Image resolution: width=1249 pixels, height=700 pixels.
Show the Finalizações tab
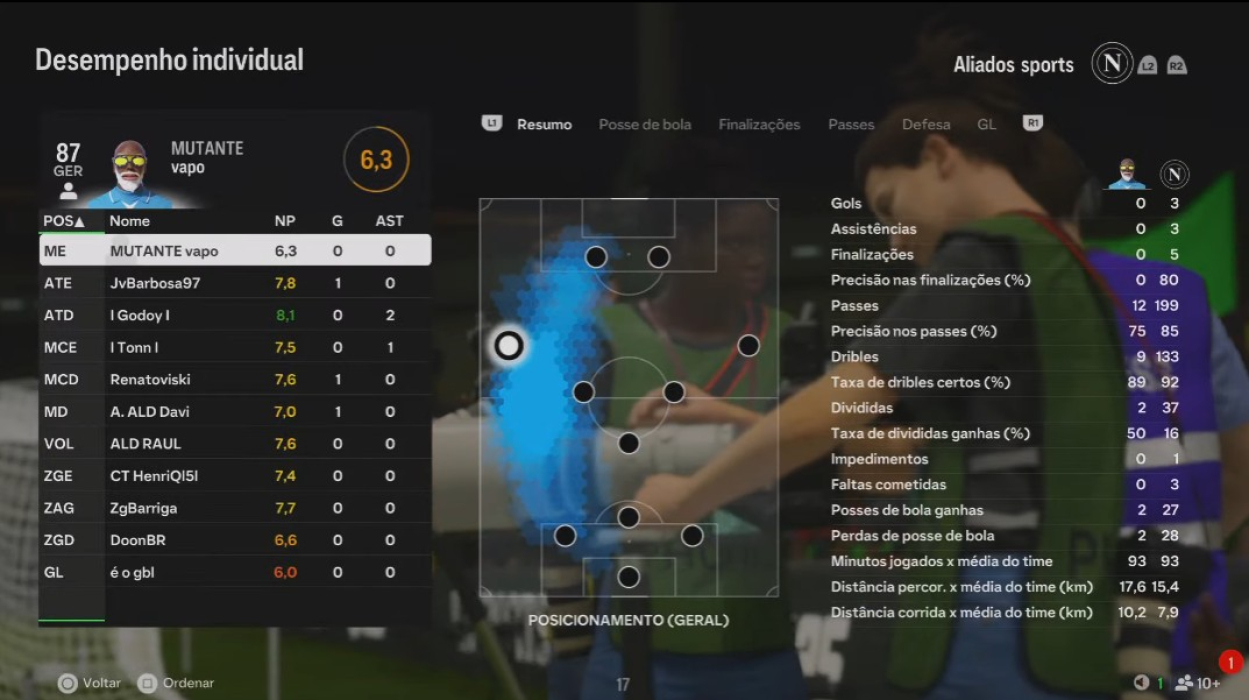tap(759, 125)
